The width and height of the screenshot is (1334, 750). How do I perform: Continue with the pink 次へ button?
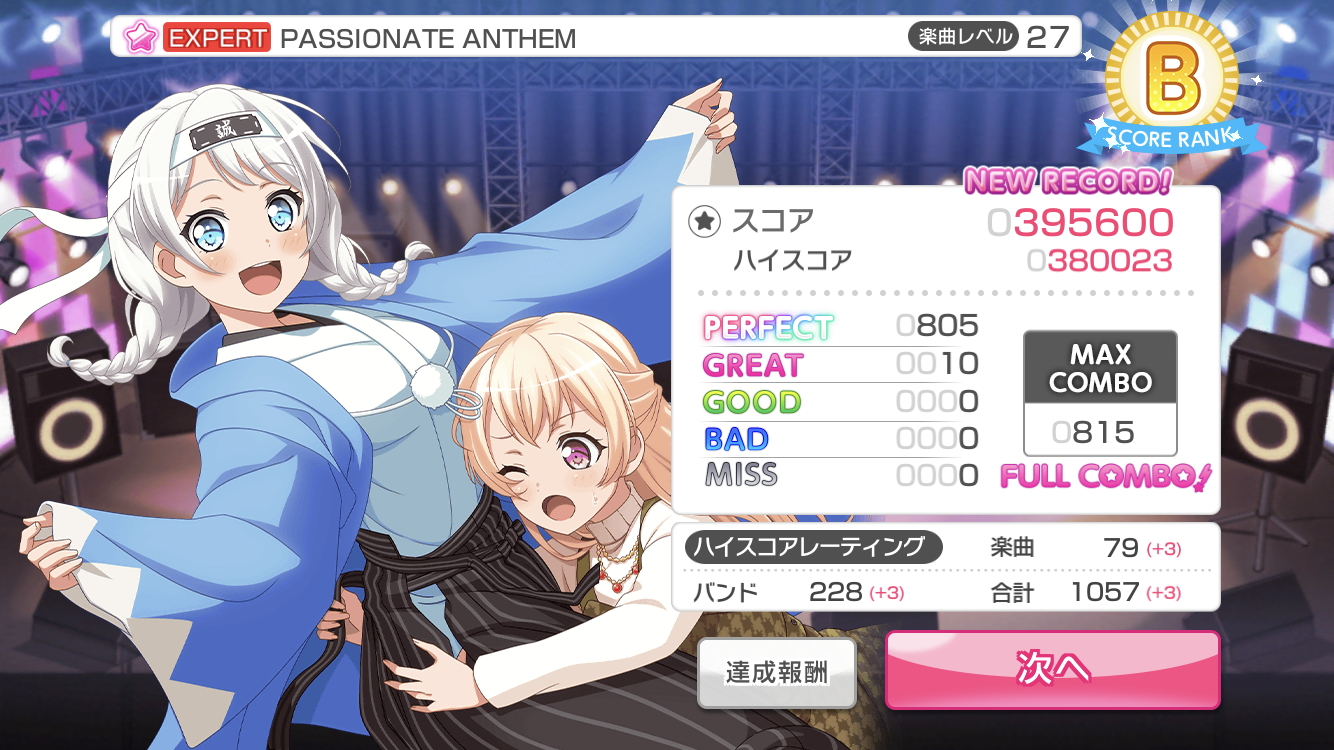[x=1052, y=669]
